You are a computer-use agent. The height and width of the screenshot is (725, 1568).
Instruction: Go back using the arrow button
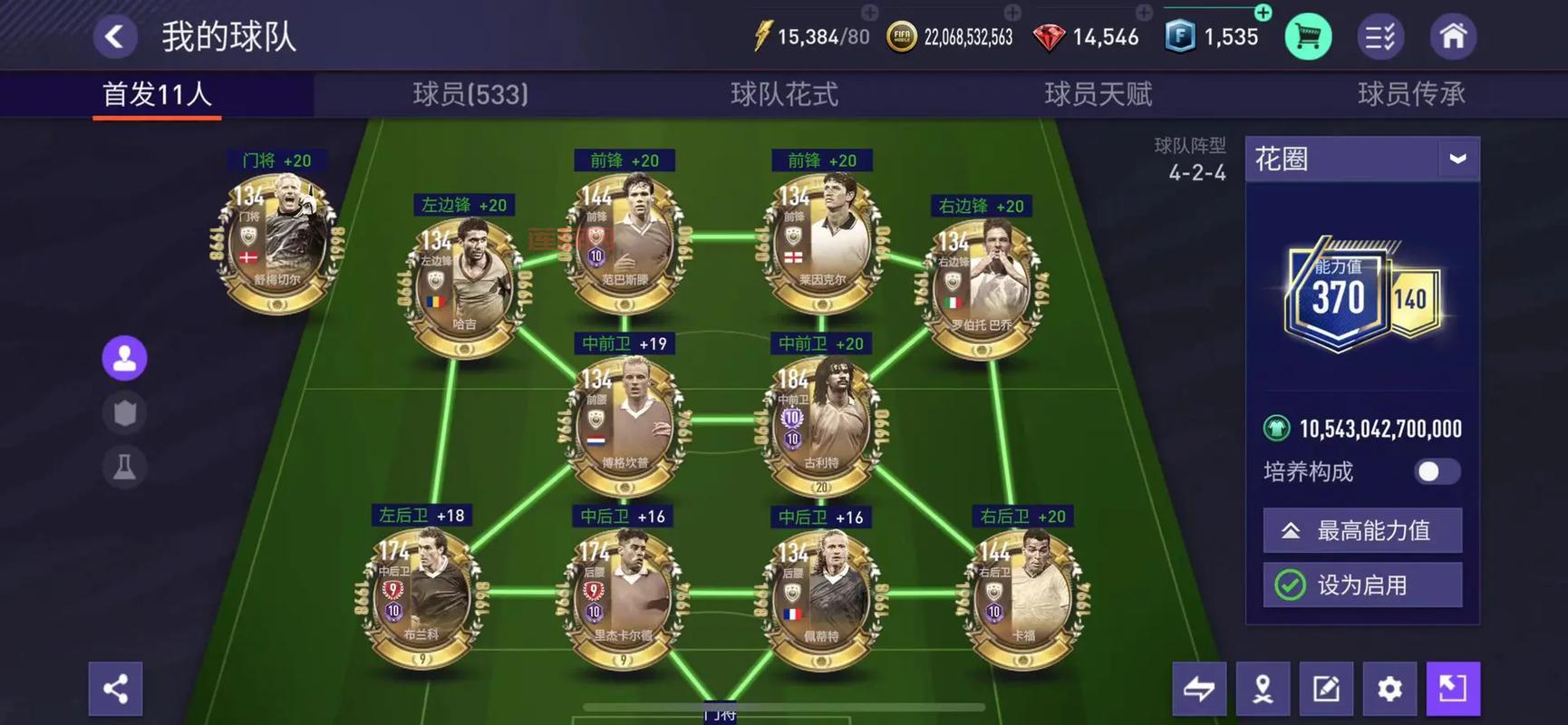pyautogui.click(x=115, y=37)
